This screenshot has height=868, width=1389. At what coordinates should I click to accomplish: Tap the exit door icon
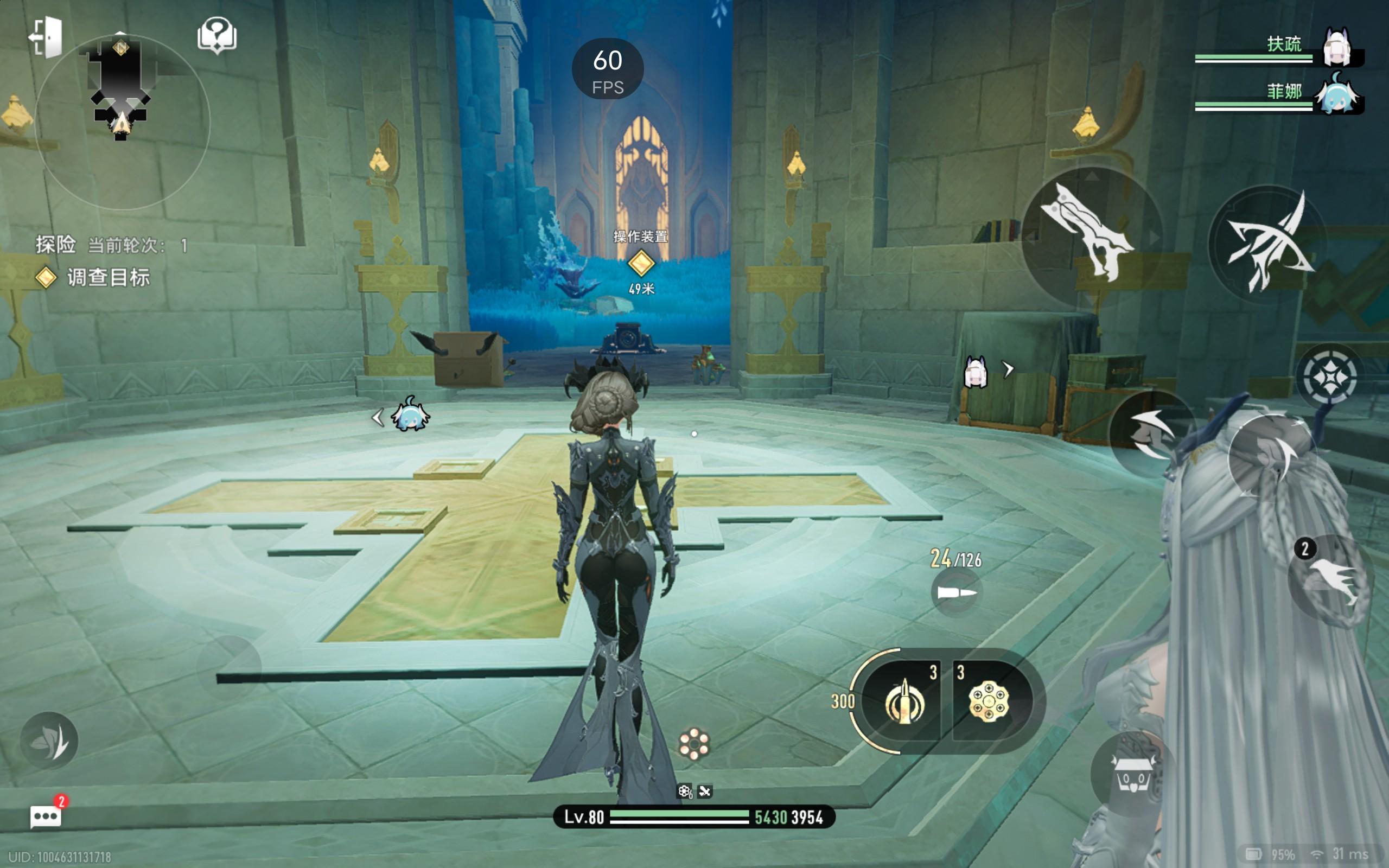point(46,37)
